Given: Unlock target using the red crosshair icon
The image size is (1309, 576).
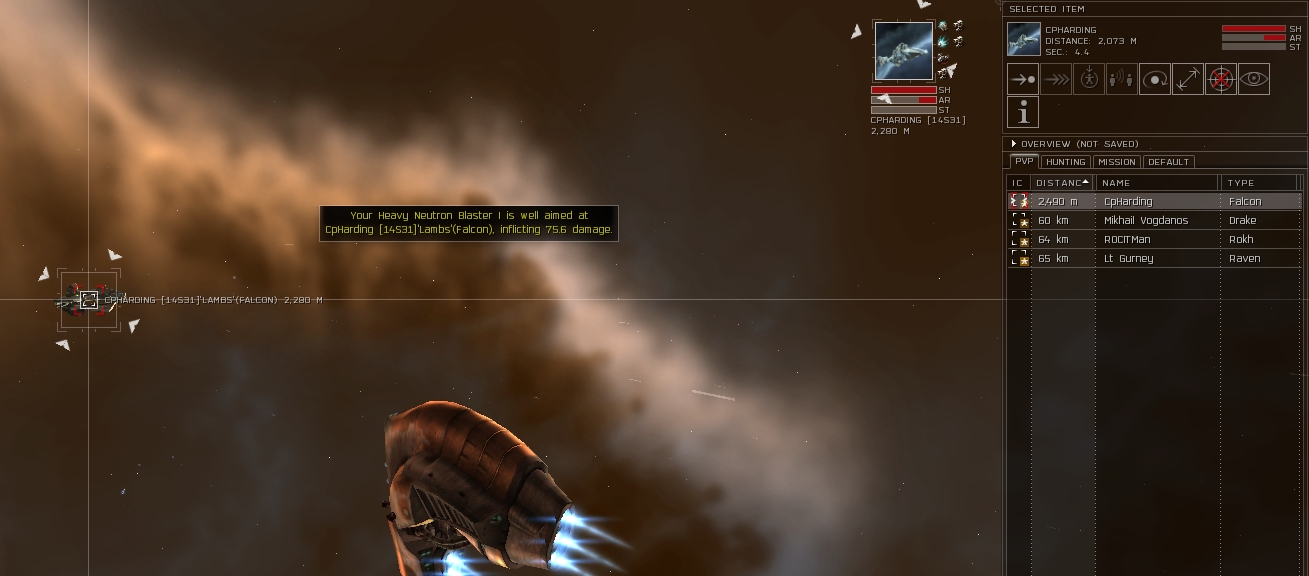Looking at the screenshot, I should (x=1221, y=79).
